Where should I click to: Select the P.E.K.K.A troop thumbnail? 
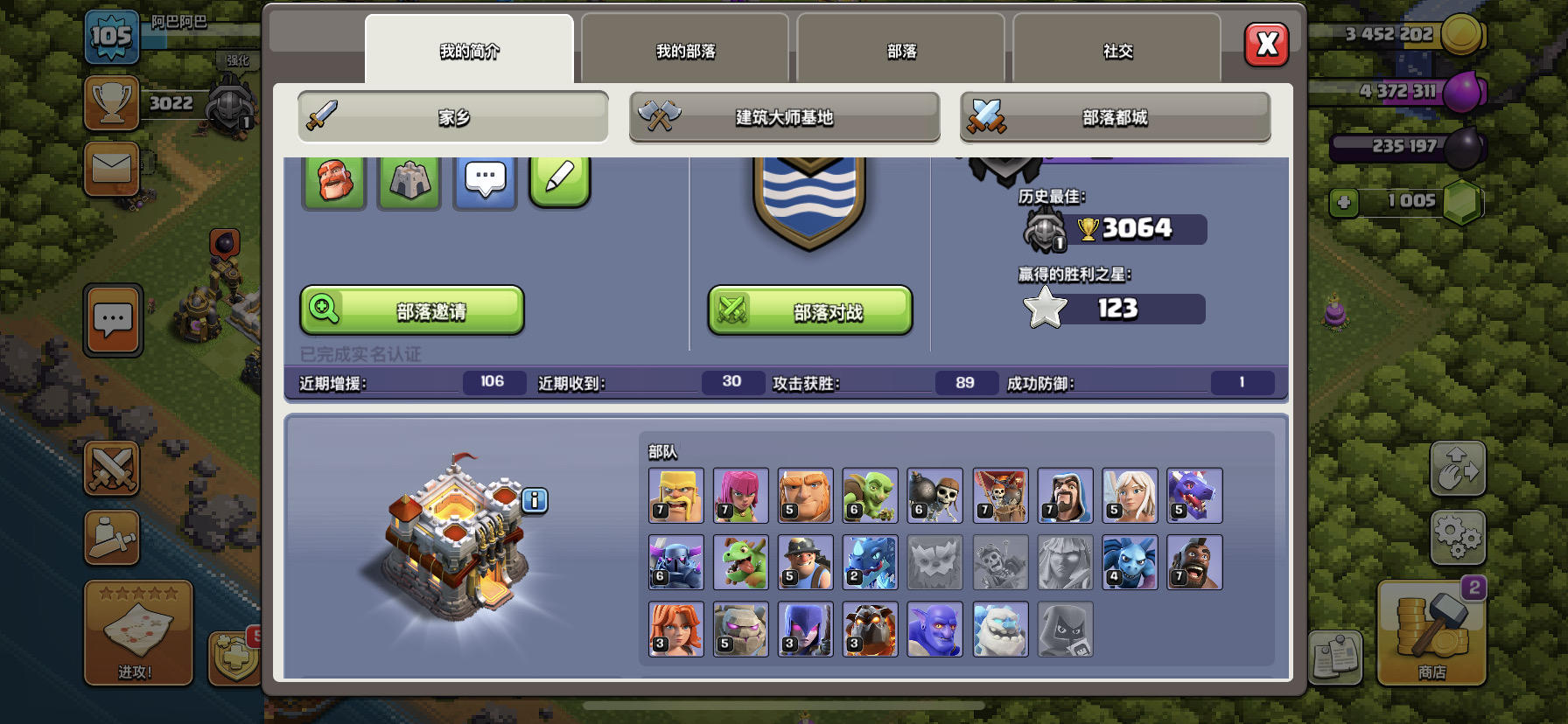(x=675, y=562)
